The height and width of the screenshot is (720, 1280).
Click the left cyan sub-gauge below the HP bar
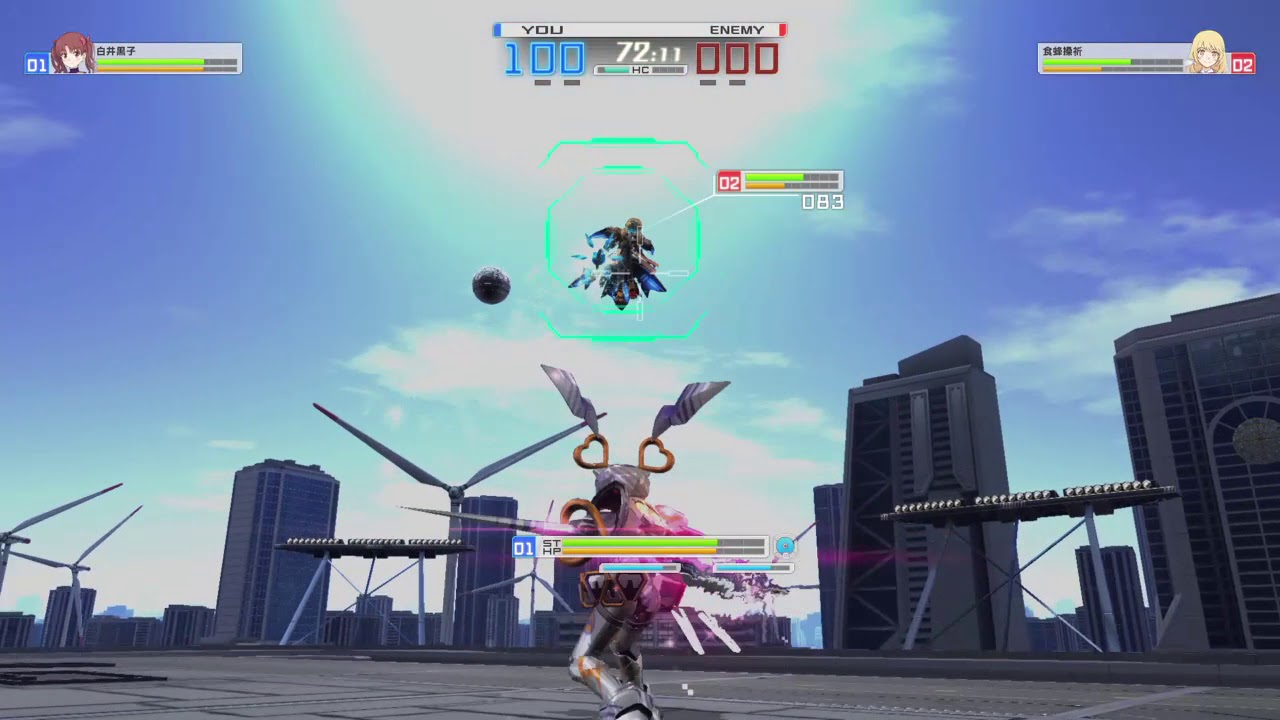point(637,566)
